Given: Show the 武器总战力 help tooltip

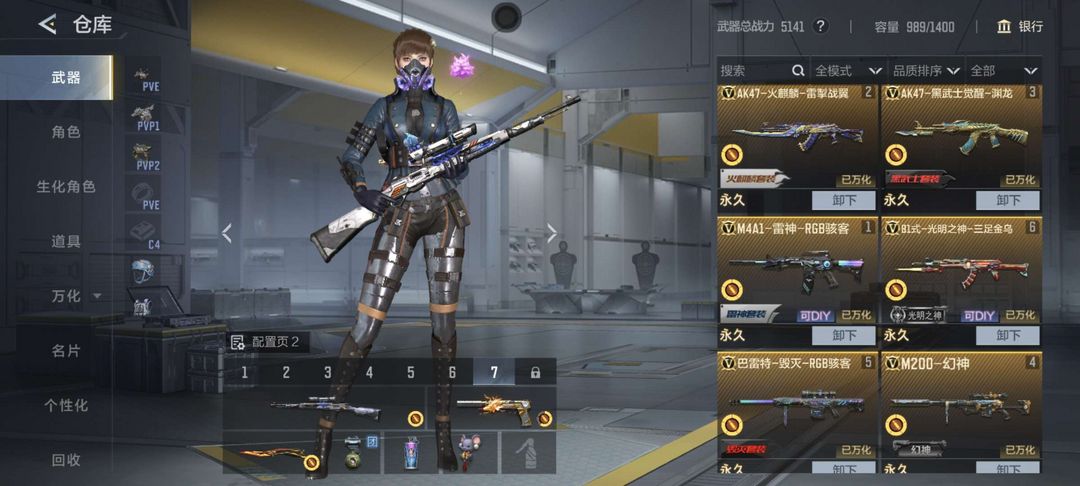Looking at the screenshot, I should tap(820, 26).
